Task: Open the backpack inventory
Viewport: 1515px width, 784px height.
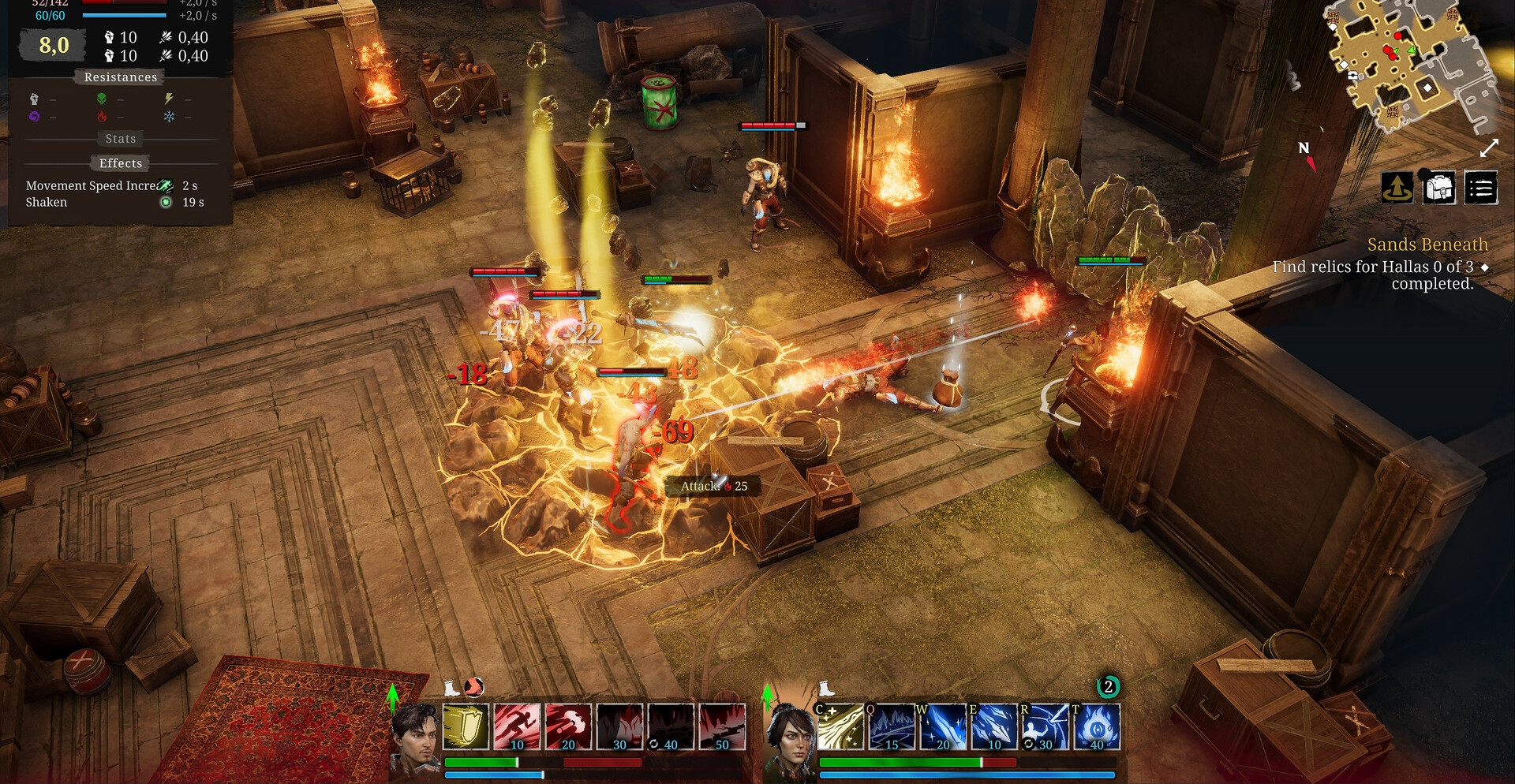Action: 1439,189
